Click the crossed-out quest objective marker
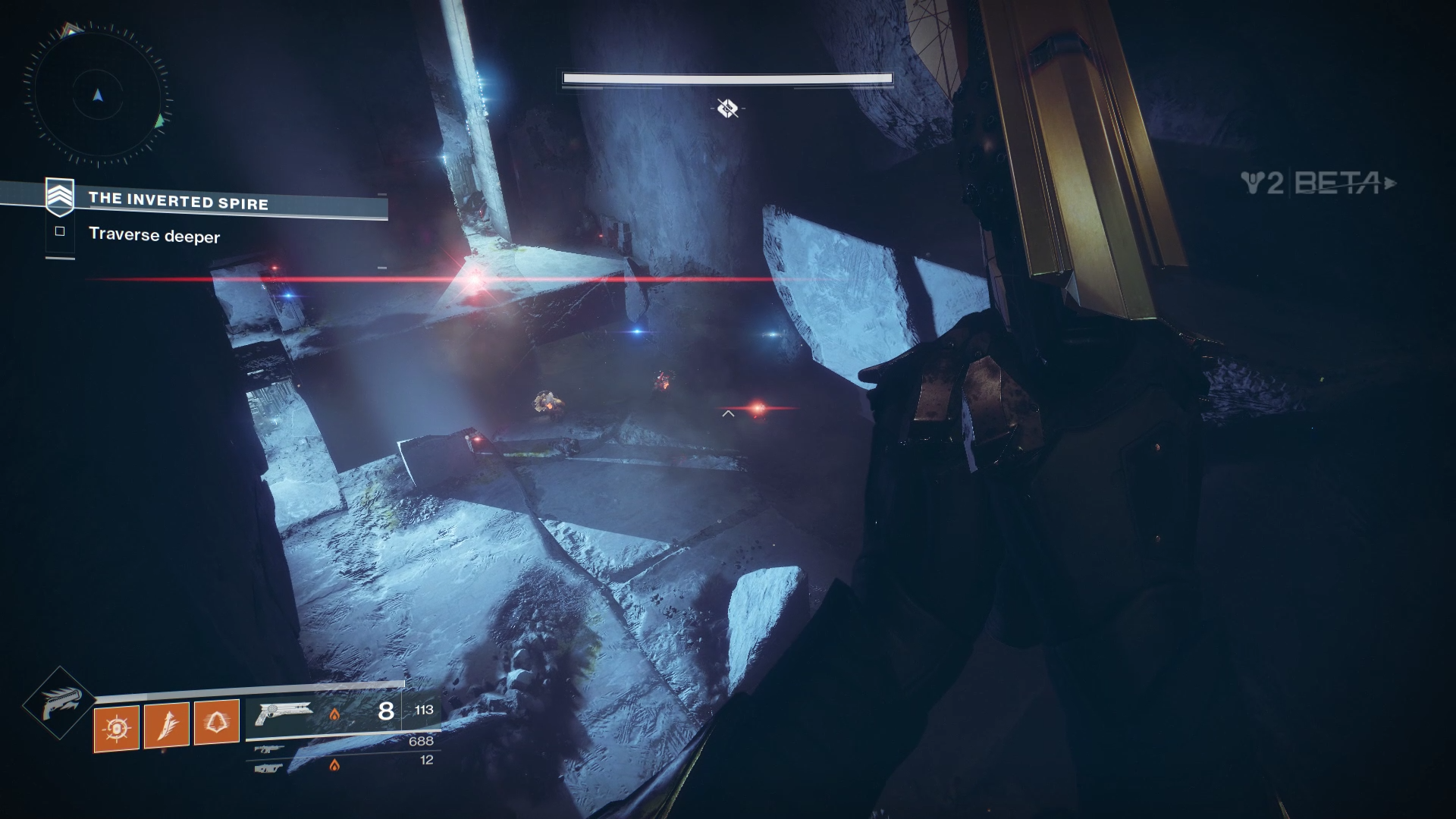Screen dimensions: 1456x819 pos(726,107)
